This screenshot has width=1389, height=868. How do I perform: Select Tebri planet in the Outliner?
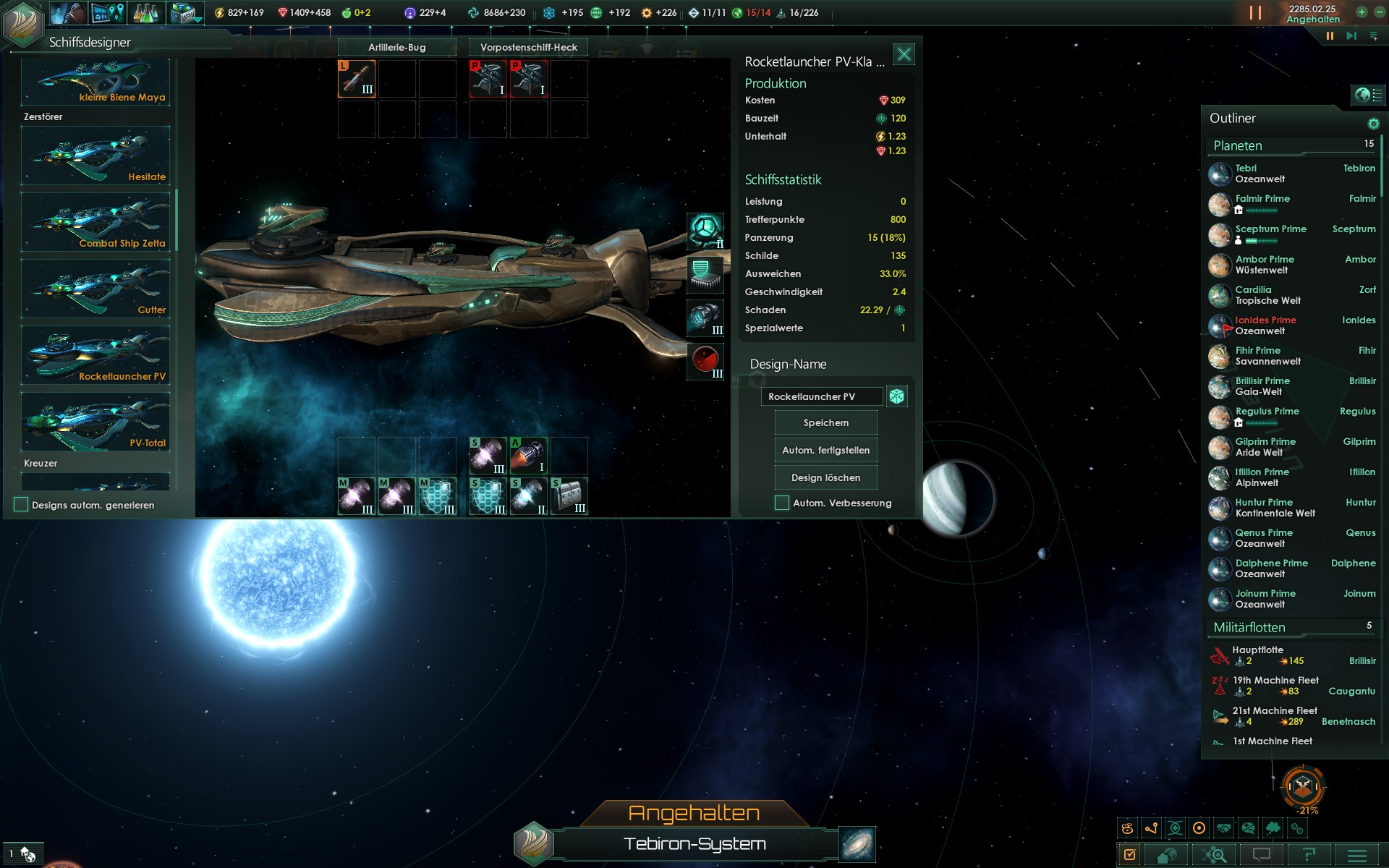(1259, 174)
